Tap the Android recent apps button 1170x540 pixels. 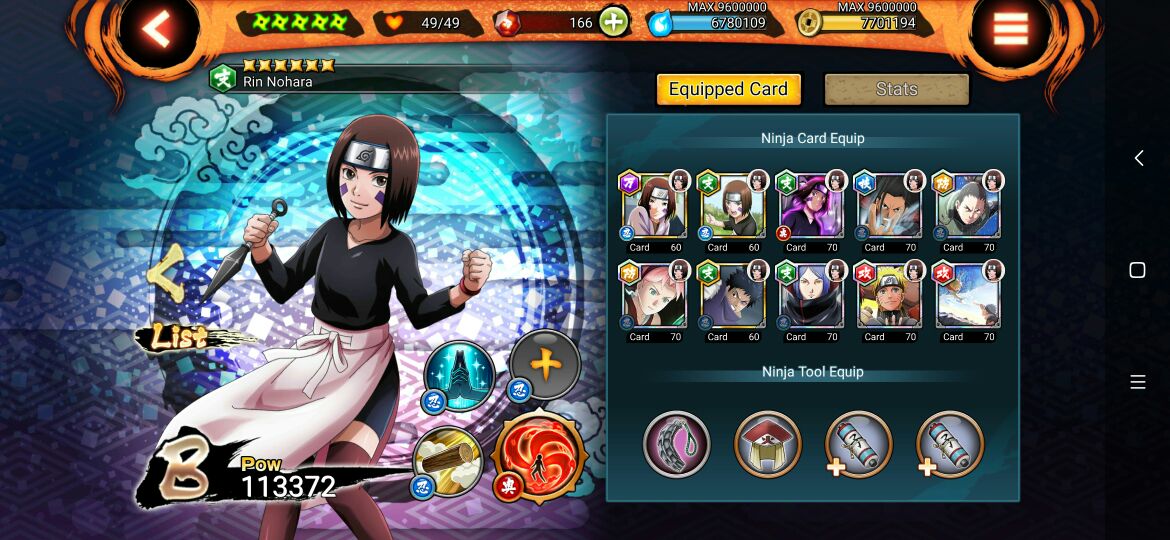tap(1137, 382)
